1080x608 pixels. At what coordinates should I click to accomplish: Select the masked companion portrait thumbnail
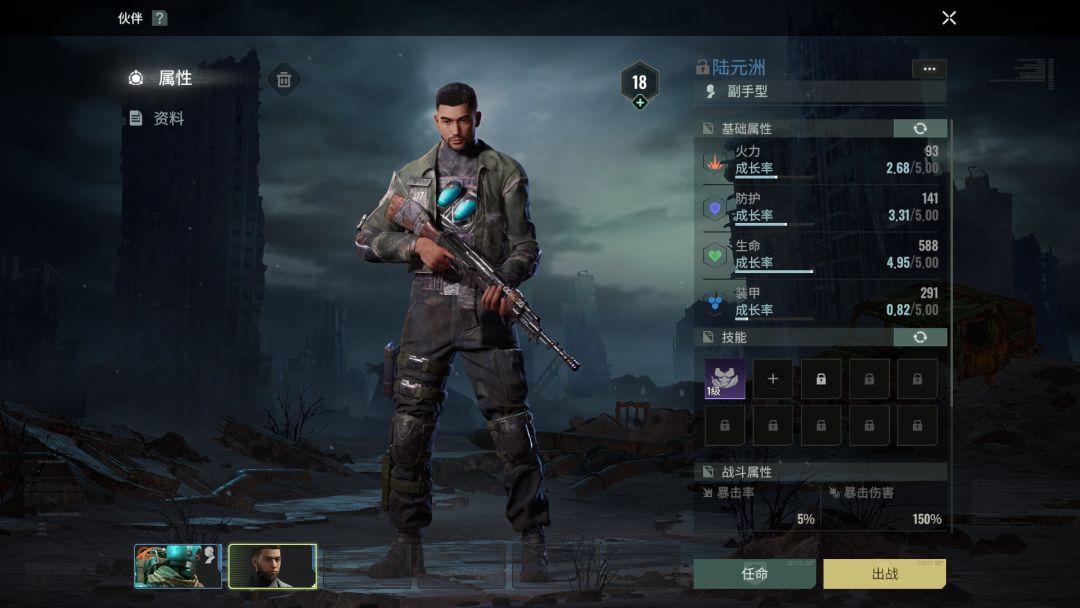tap(177, 566)
